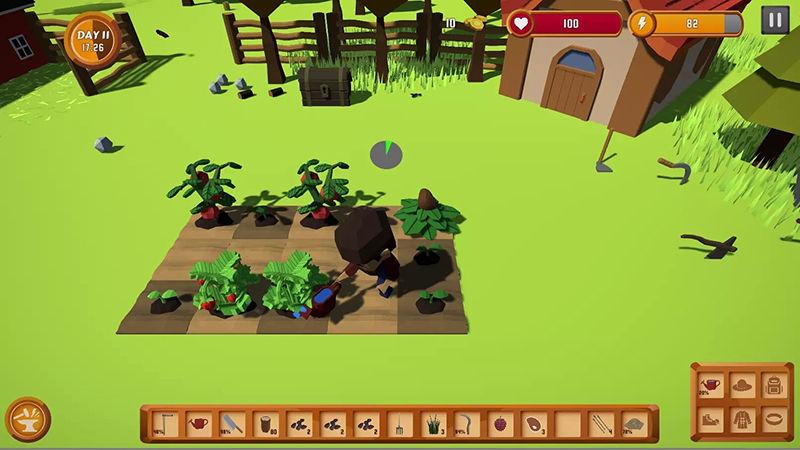Equip the sickle from the hotbar
Image resolution: width=800 pixels, height=450 pixels.
tap(466, 424)
